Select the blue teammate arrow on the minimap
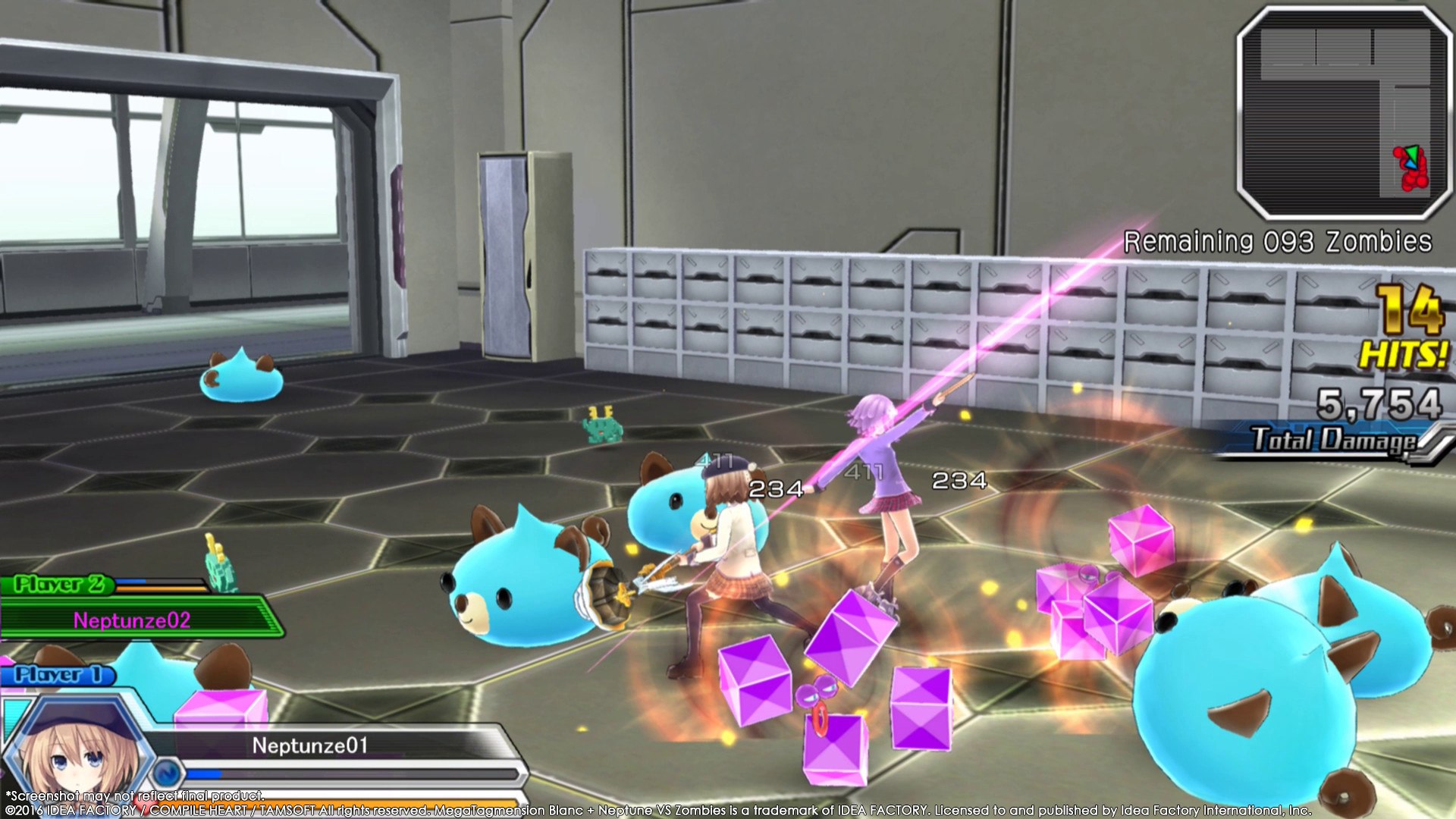Screen dimensions: 1456x819 pos(1410,165)
